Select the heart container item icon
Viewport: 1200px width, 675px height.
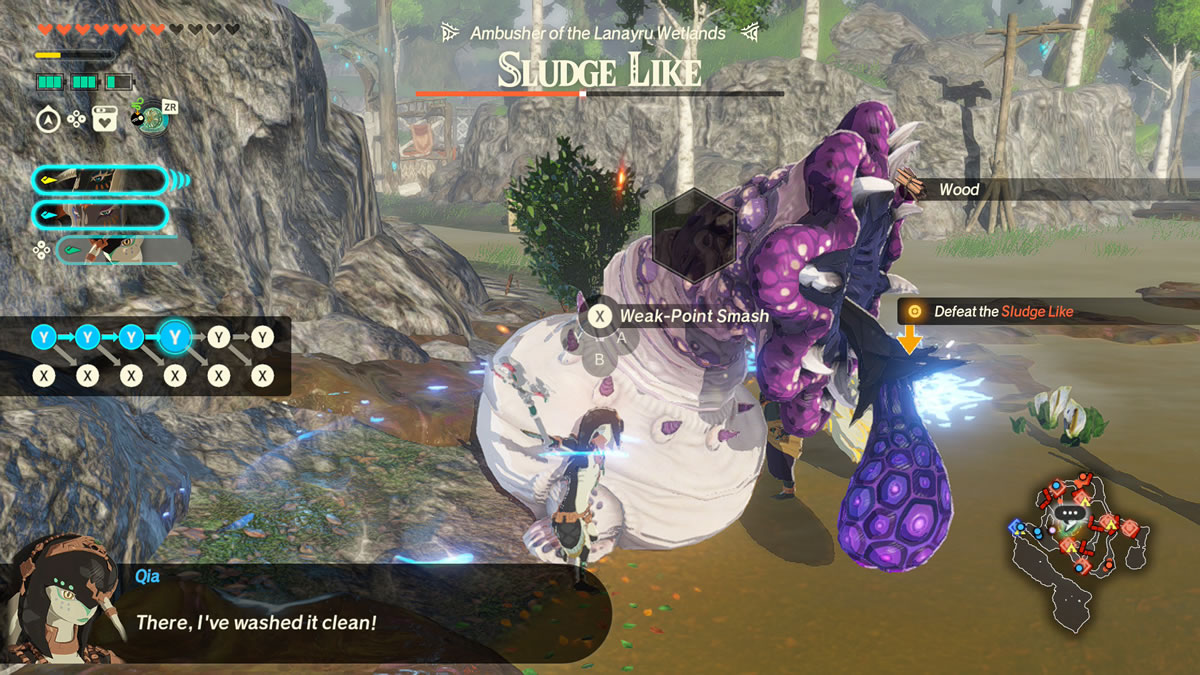coord(104,120)
